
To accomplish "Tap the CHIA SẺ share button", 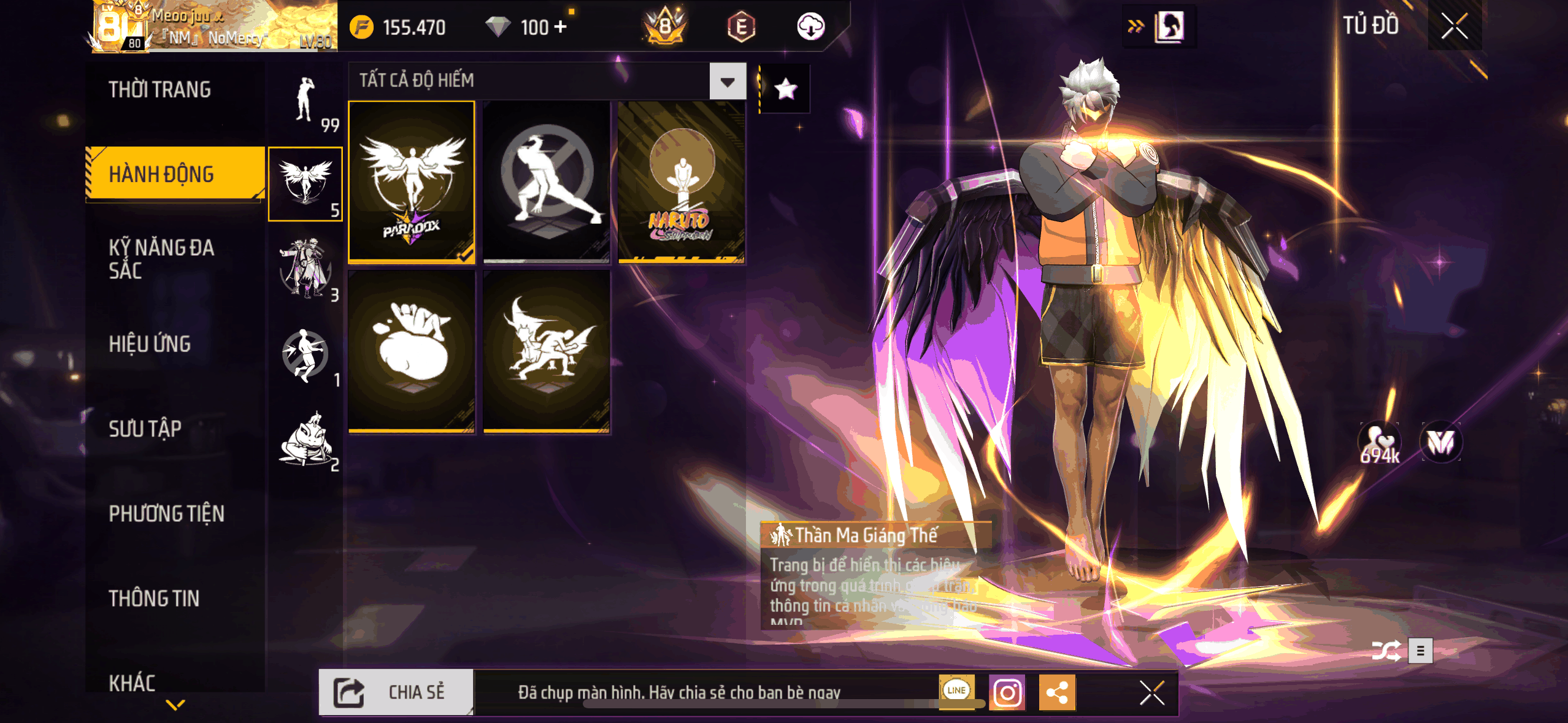I will (396, 692).
